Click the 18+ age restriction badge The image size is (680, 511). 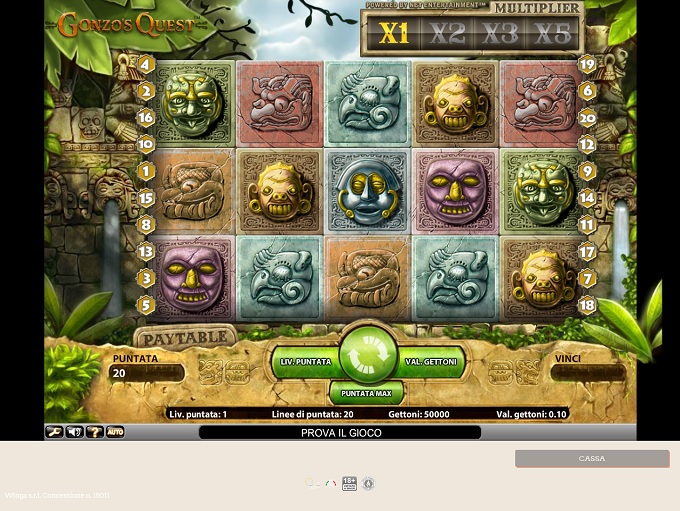click(x=349, y=484)
